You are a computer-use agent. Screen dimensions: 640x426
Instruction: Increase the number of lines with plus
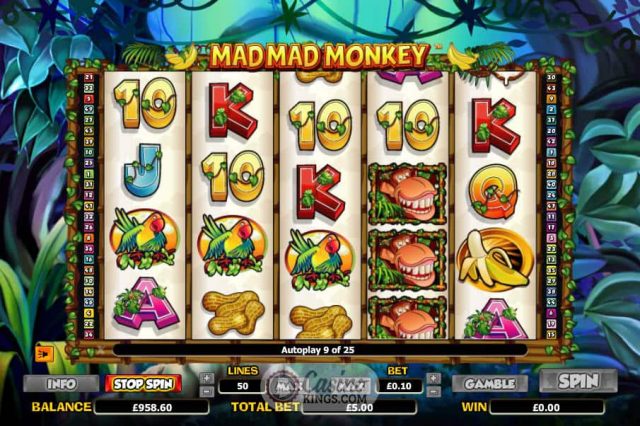pos(205,378)
